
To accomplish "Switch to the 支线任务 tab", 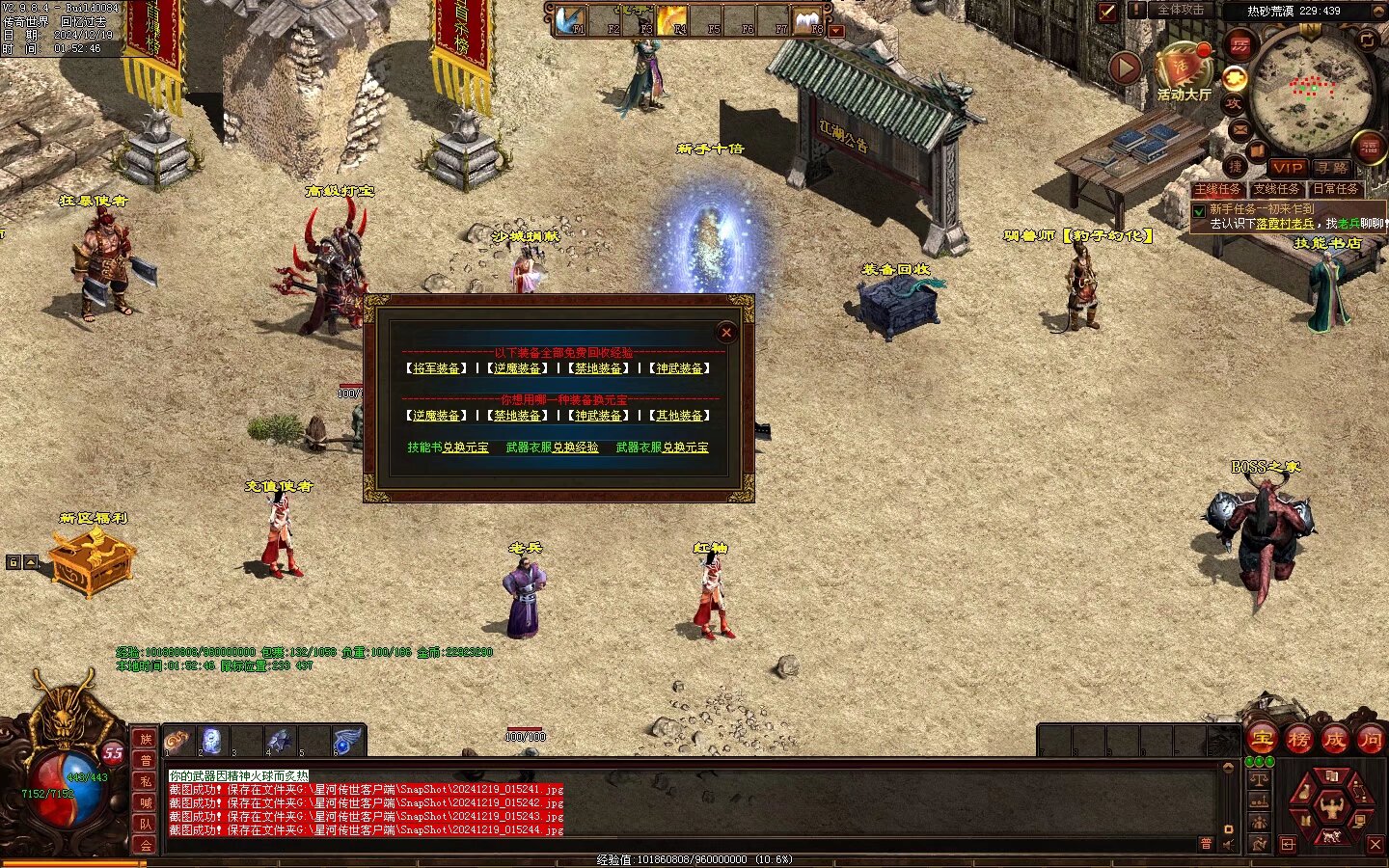I will click(x=1276, y=189).
